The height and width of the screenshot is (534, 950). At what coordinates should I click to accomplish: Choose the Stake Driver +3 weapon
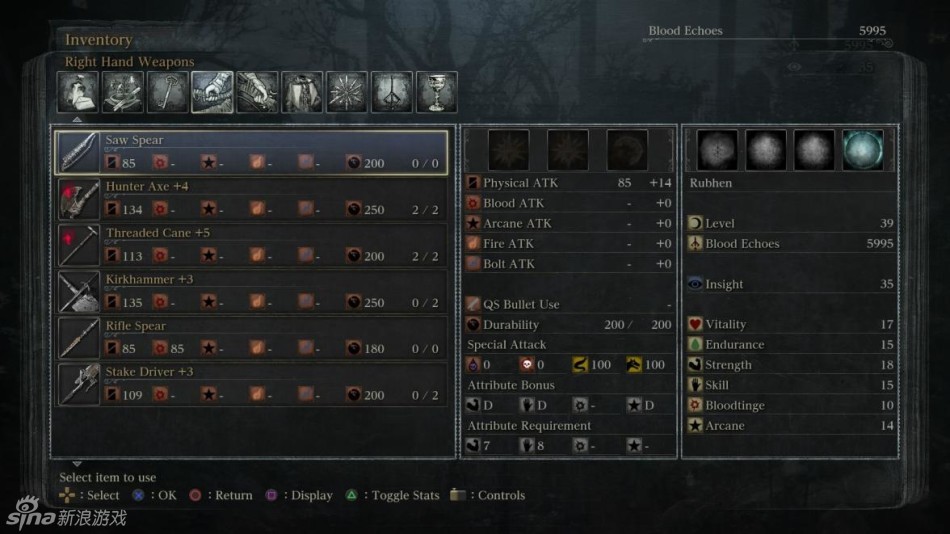tap(251, 384)
